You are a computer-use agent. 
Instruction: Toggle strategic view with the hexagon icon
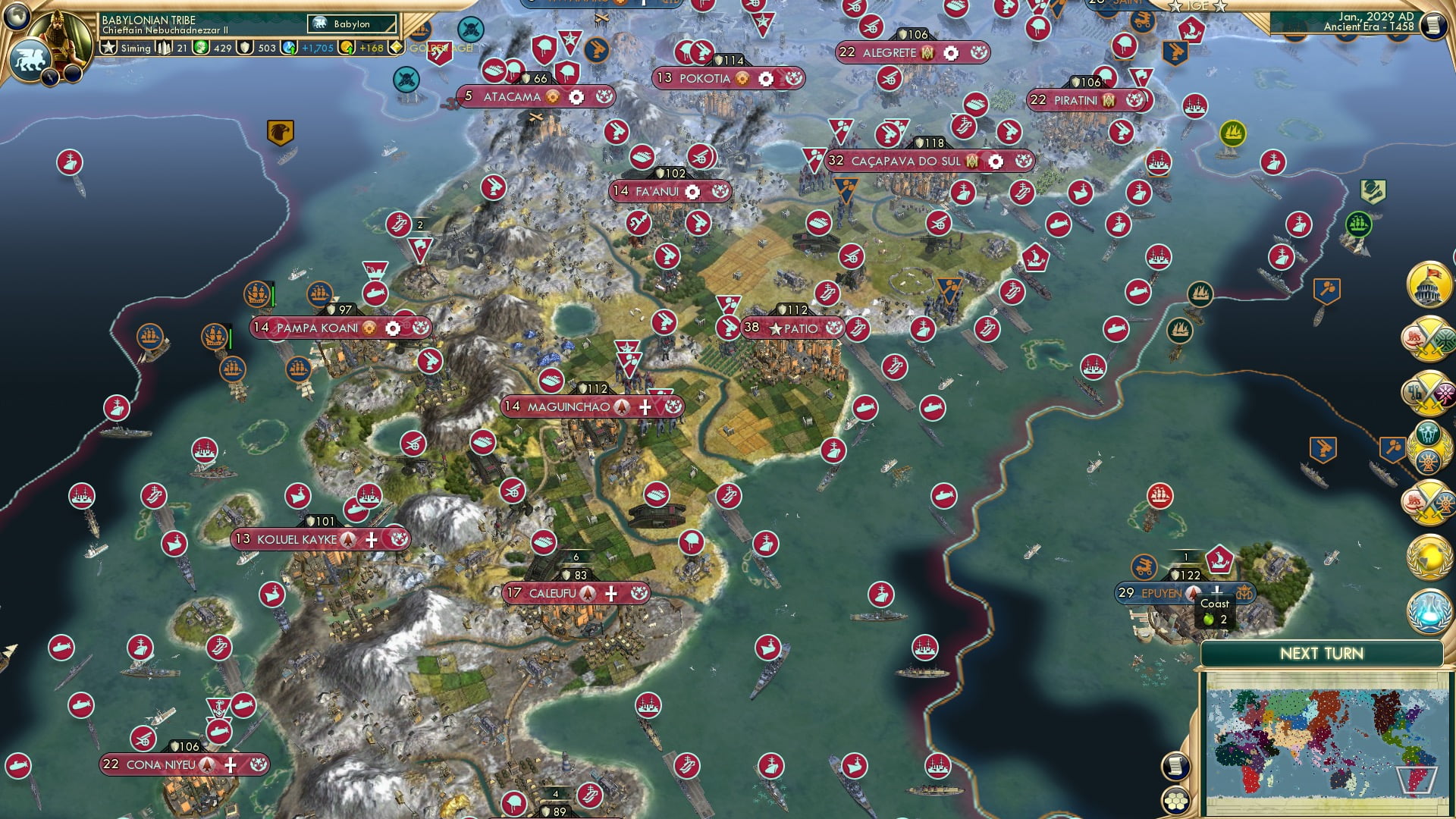(x=1176, y=801)
